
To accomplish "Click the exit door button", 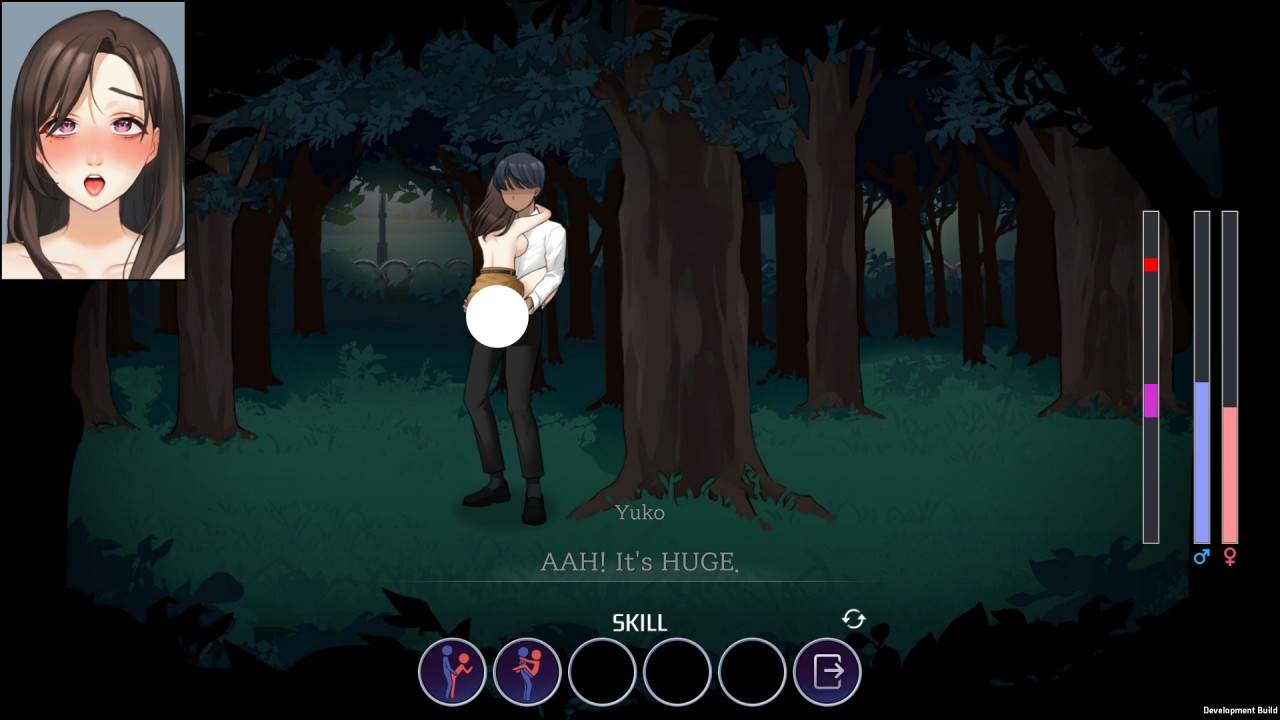I will click(x=827, y=672).
